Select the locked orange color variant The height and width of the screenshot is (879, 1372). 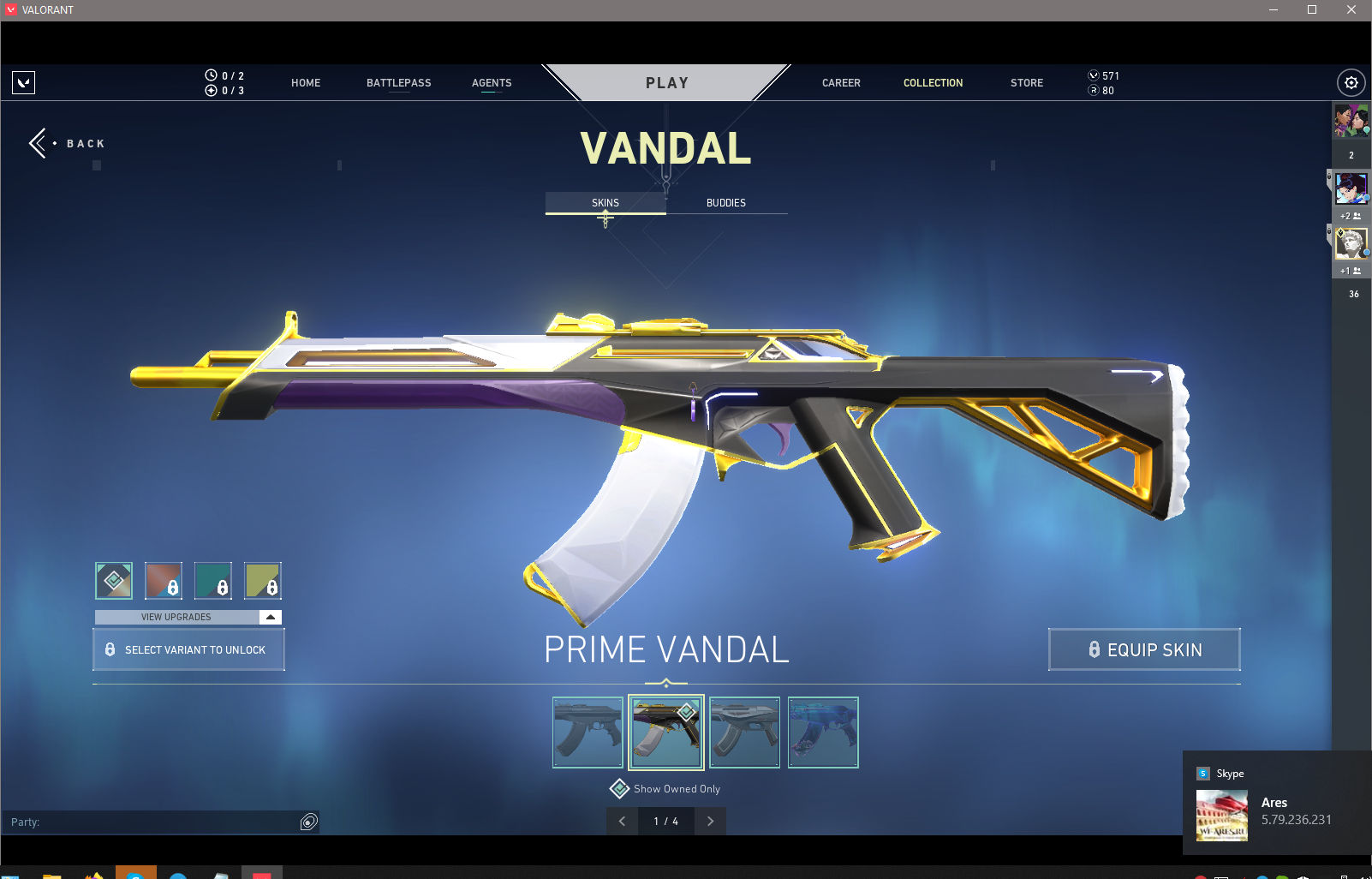(164, 581)
